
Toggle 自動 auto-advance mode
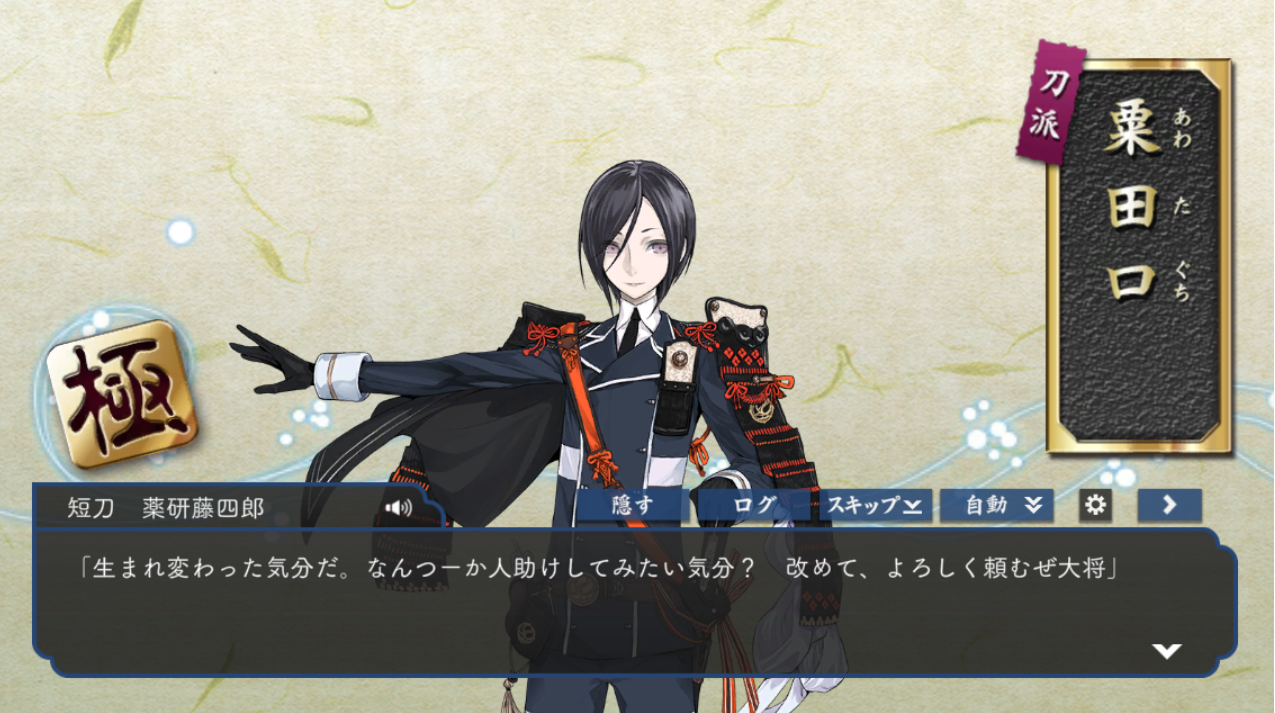pyautogui.click(x=996, y=506)
